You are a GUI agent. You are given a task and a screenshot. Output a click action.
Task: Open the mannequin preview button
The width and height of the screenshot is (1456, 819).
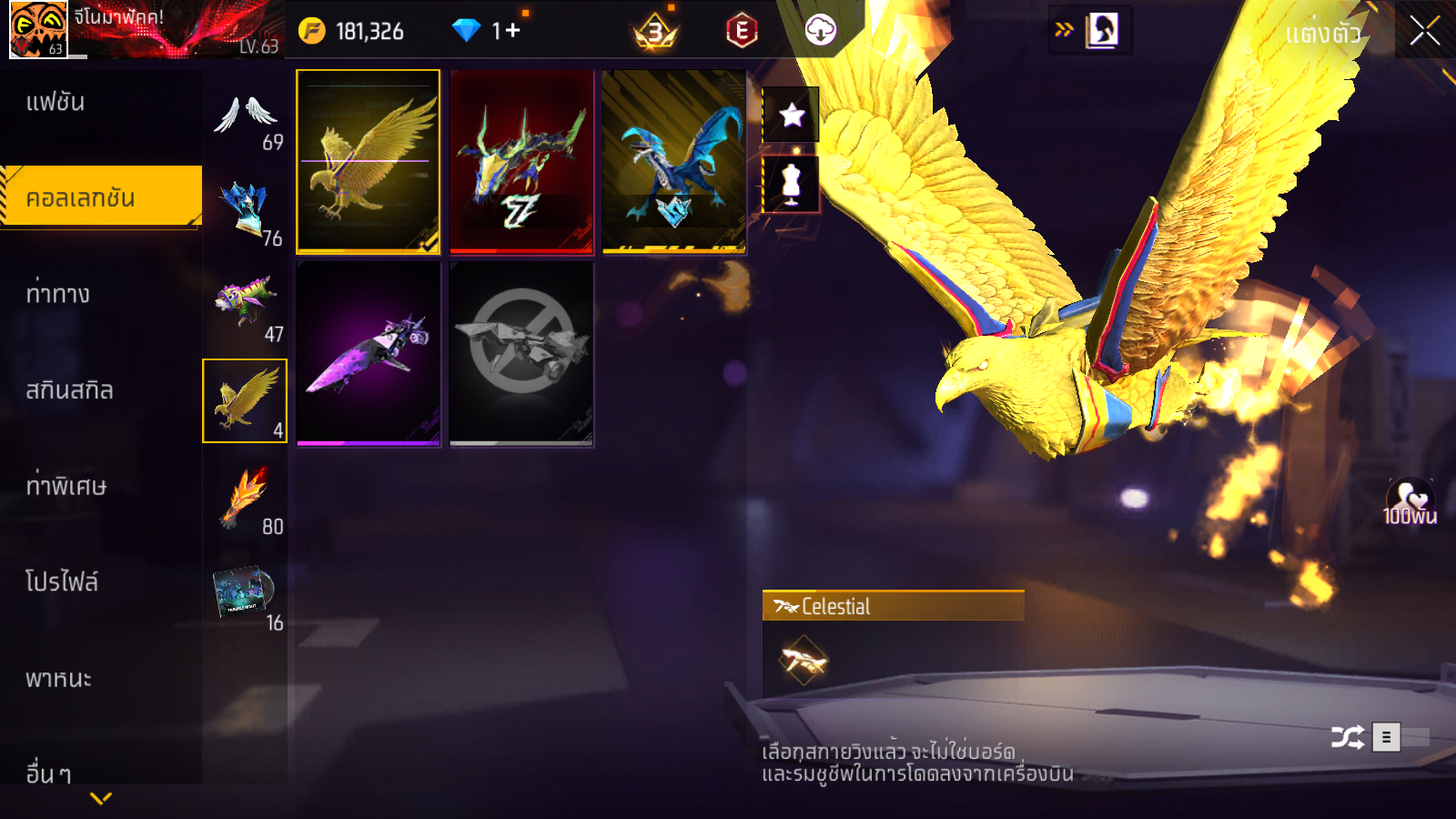coord(791,184)
